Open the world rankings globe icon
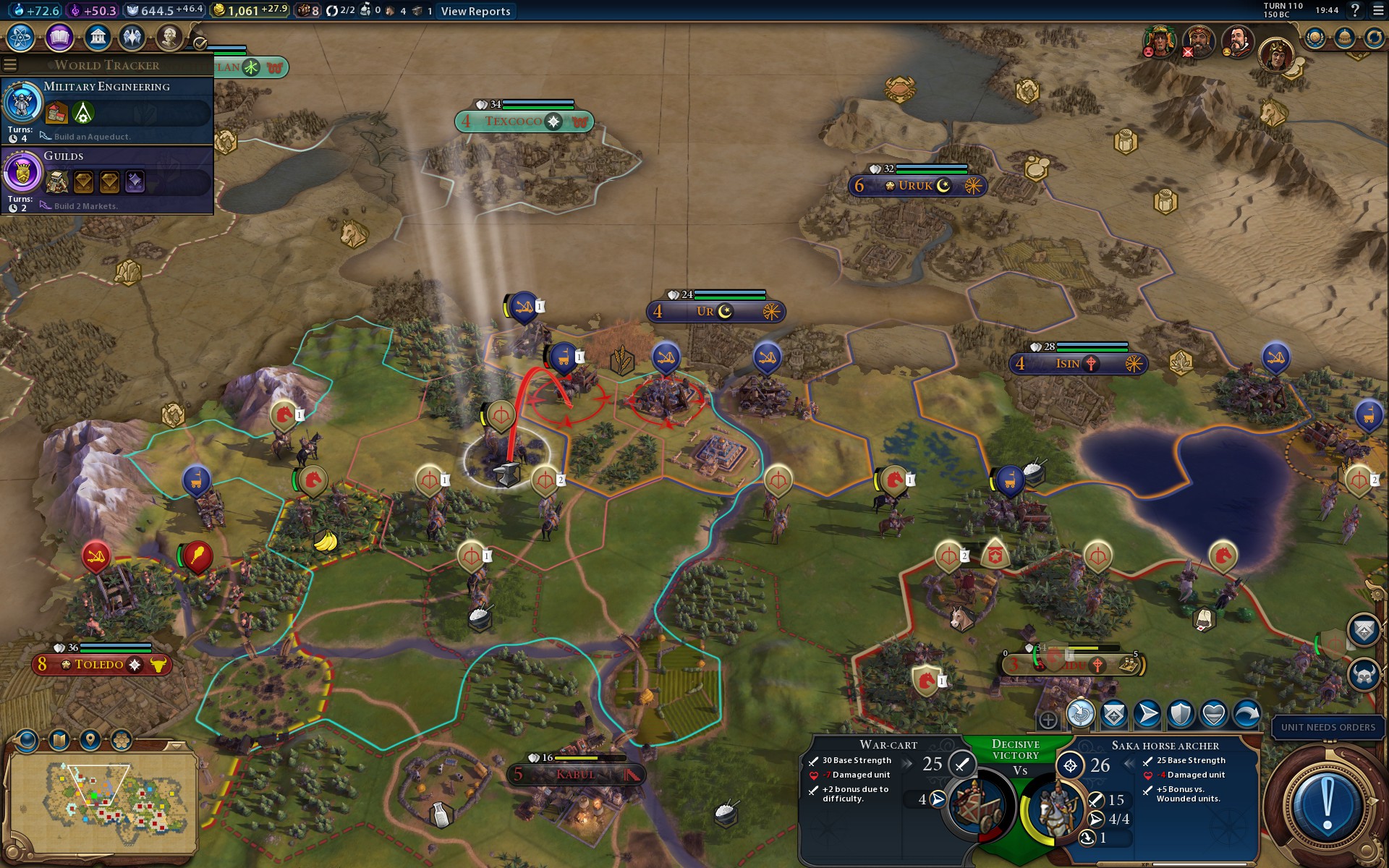 [1314, 38]
